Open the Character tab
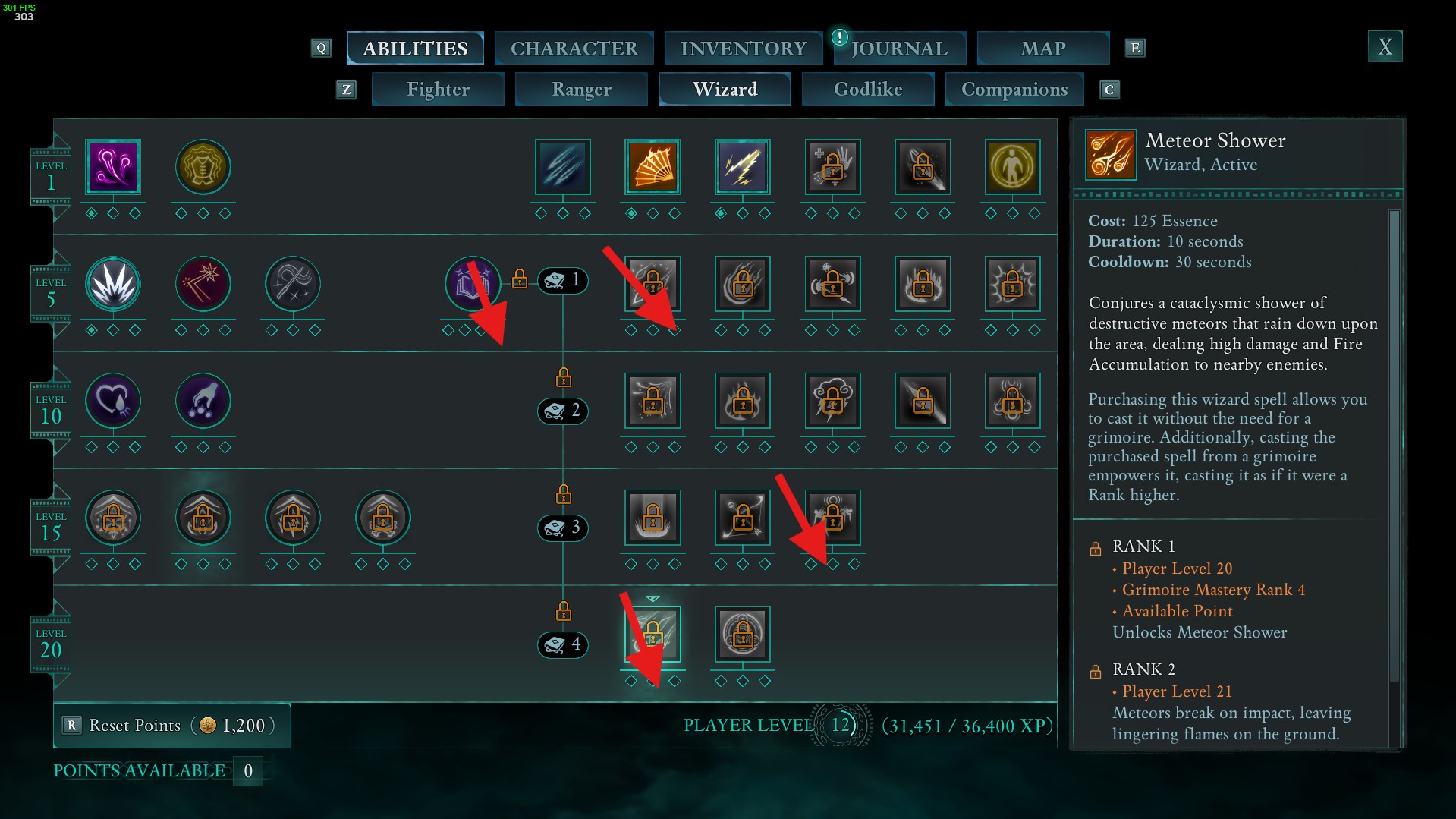This screenshot has height=819, width=1456. pyautogui.click(x=574, y=49)
